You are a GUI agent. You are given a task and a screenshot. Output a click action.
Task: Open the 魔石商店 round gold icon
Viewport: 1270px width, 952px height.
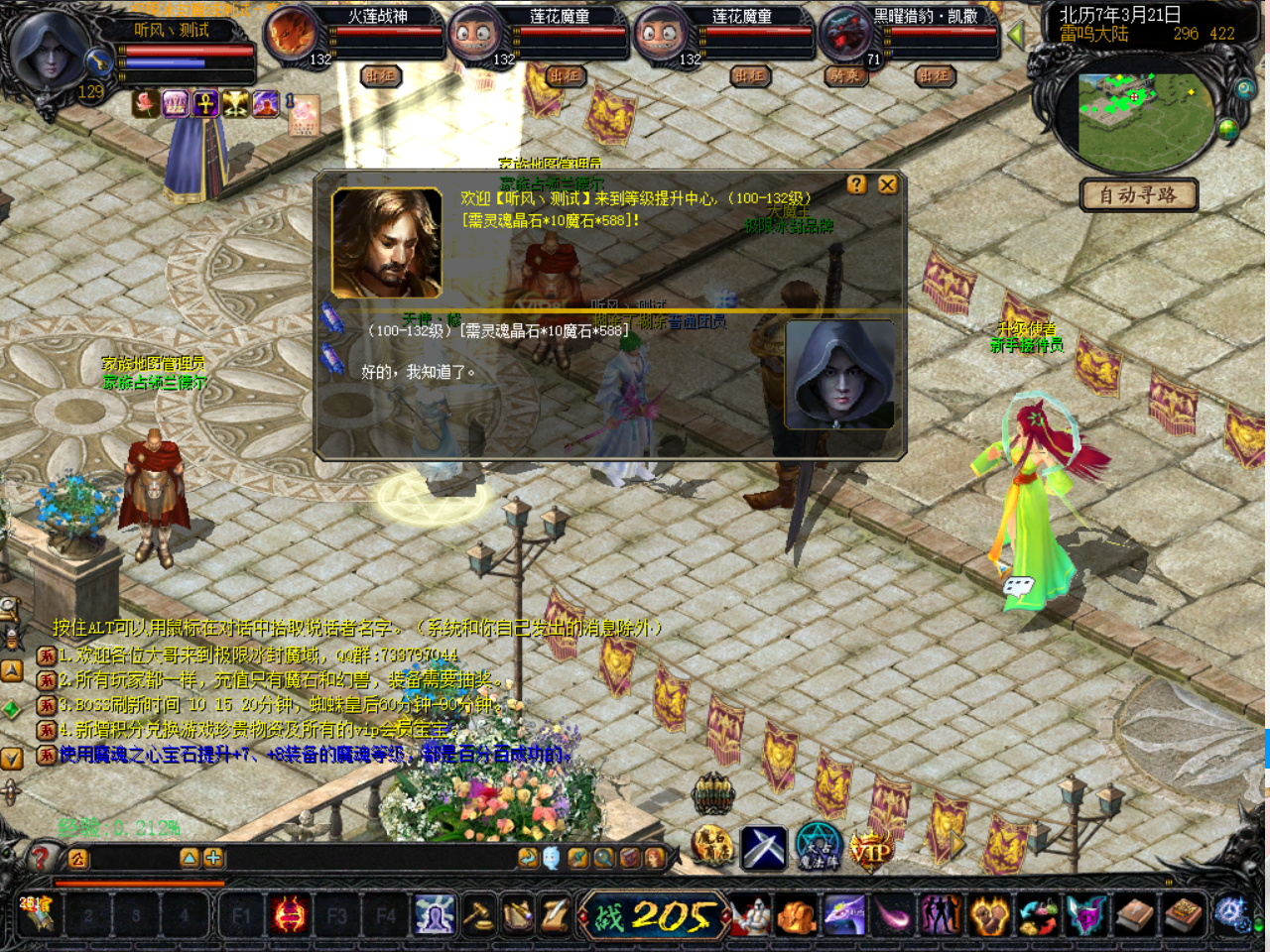(x=712, y=848)
